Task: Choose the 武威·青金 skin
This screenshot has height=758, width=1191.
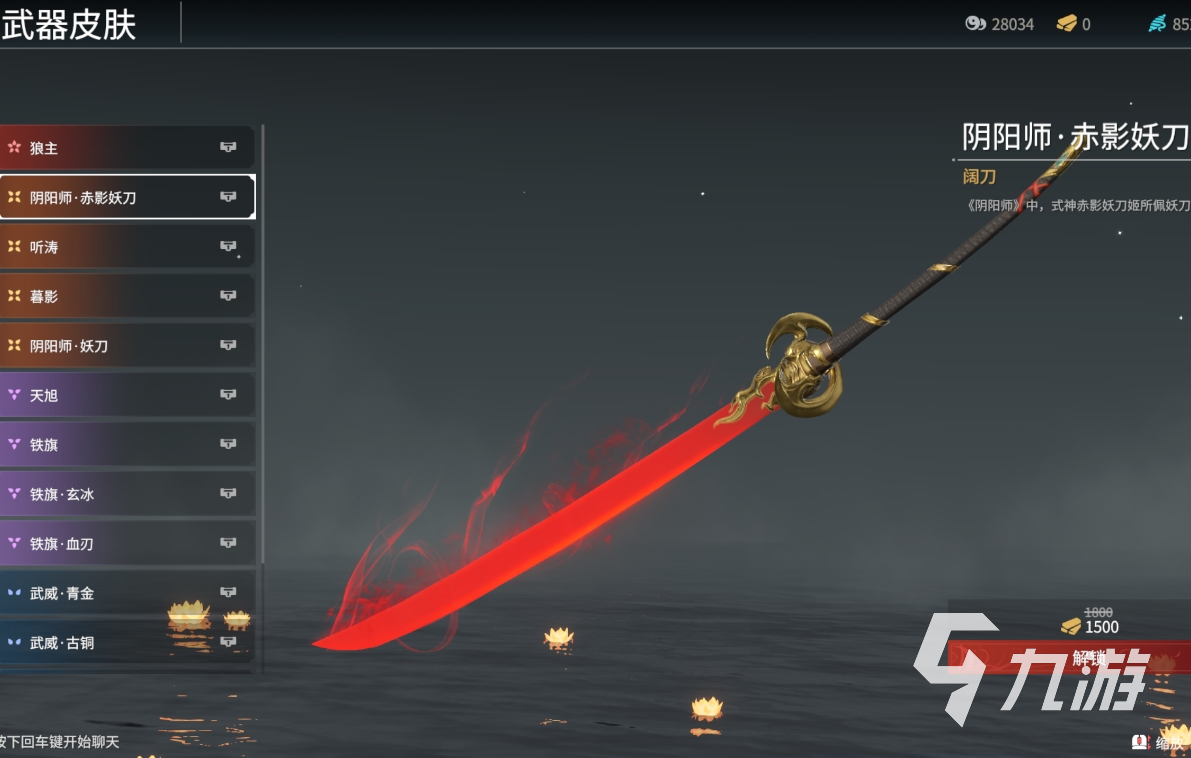Action: [x=127, y=593]
